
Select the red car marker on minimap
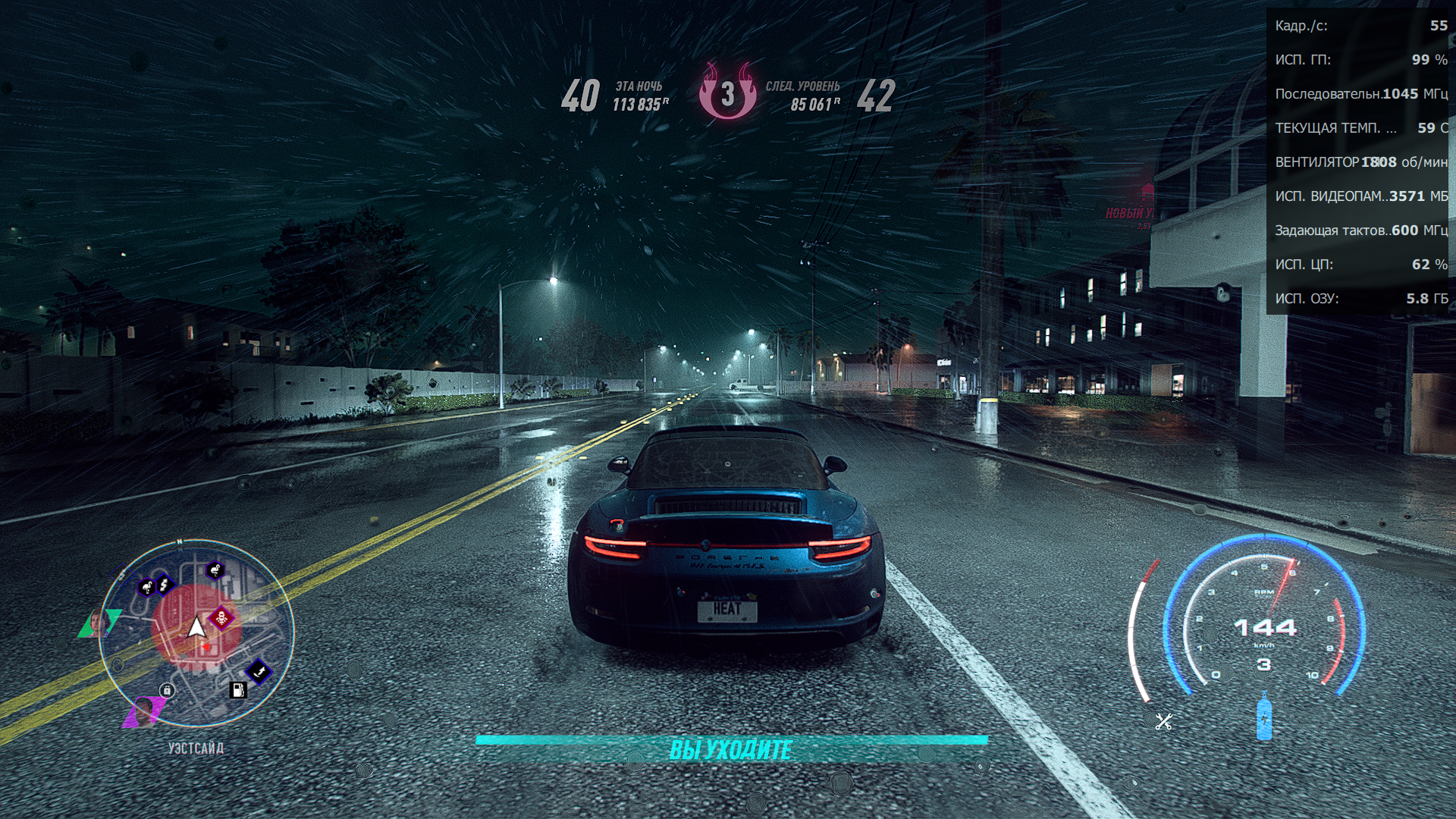(x=221, y=617)
